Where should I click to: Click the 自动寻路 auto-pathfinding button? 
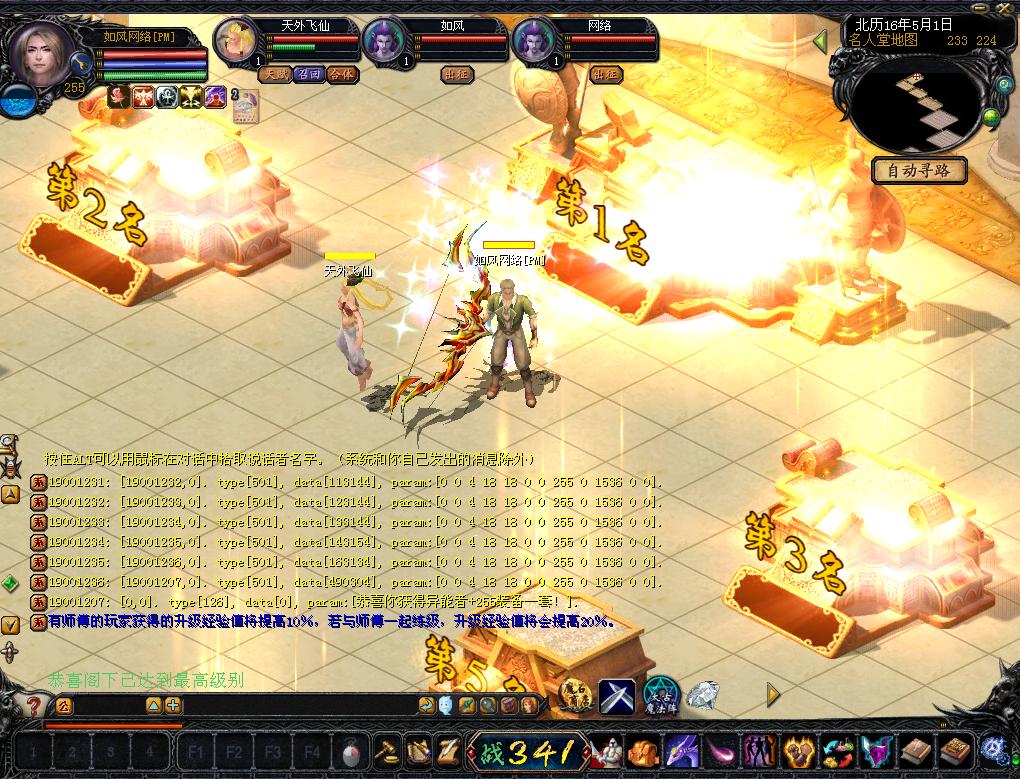click(919, 171)
